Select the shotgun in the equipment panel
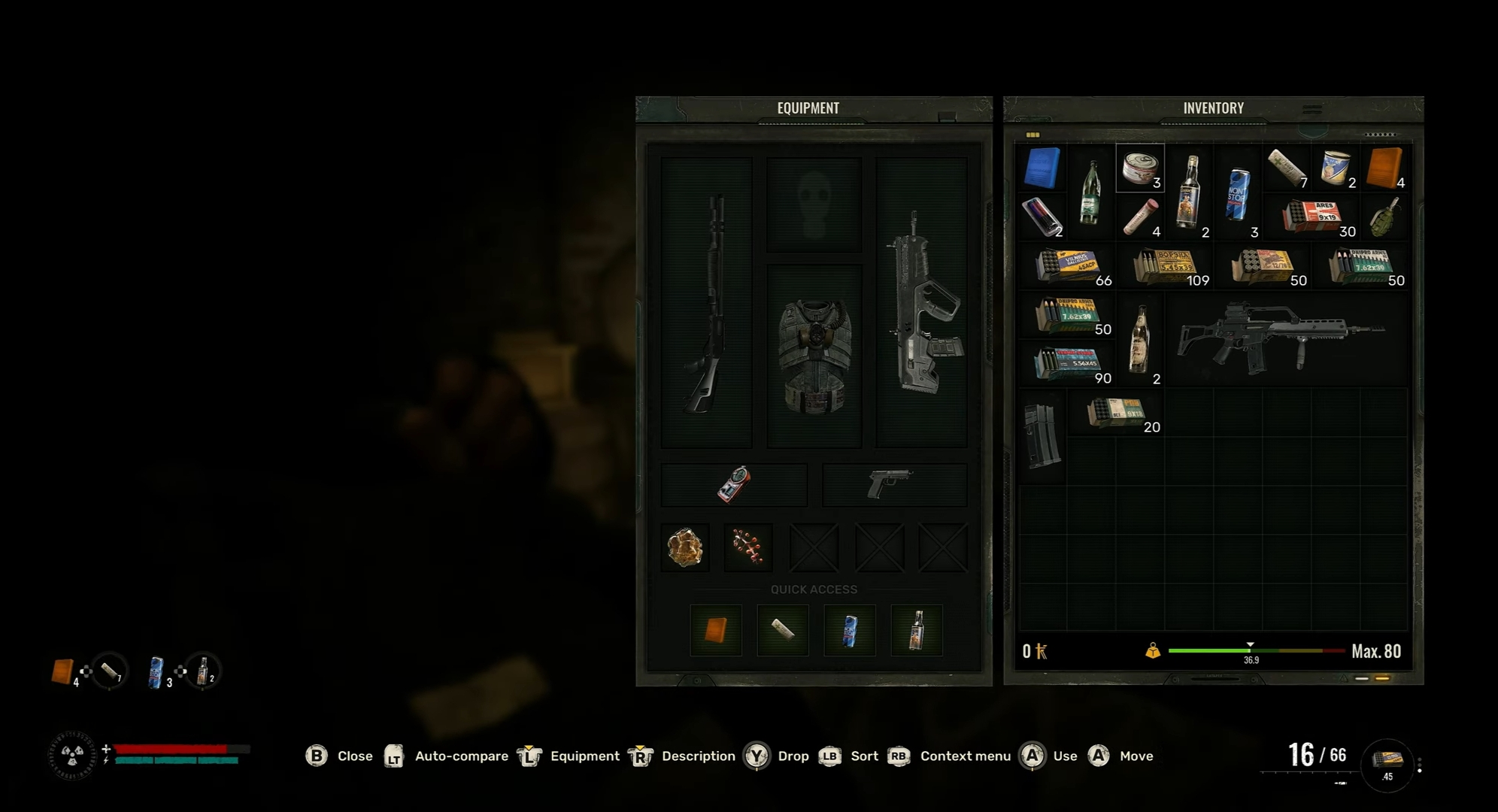Image resolution: width=1498 pixels, height=812 pixels. tap(706, 302)
